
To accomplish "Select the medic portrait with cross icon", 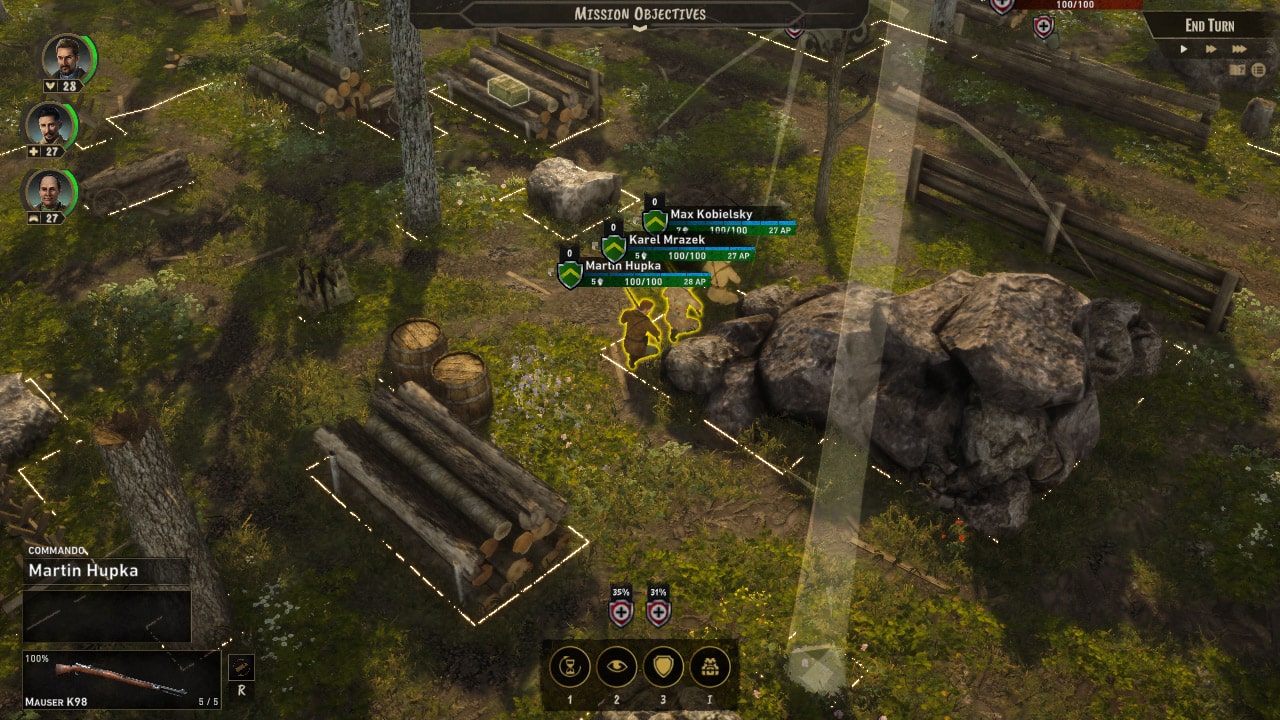I will 50,124.
